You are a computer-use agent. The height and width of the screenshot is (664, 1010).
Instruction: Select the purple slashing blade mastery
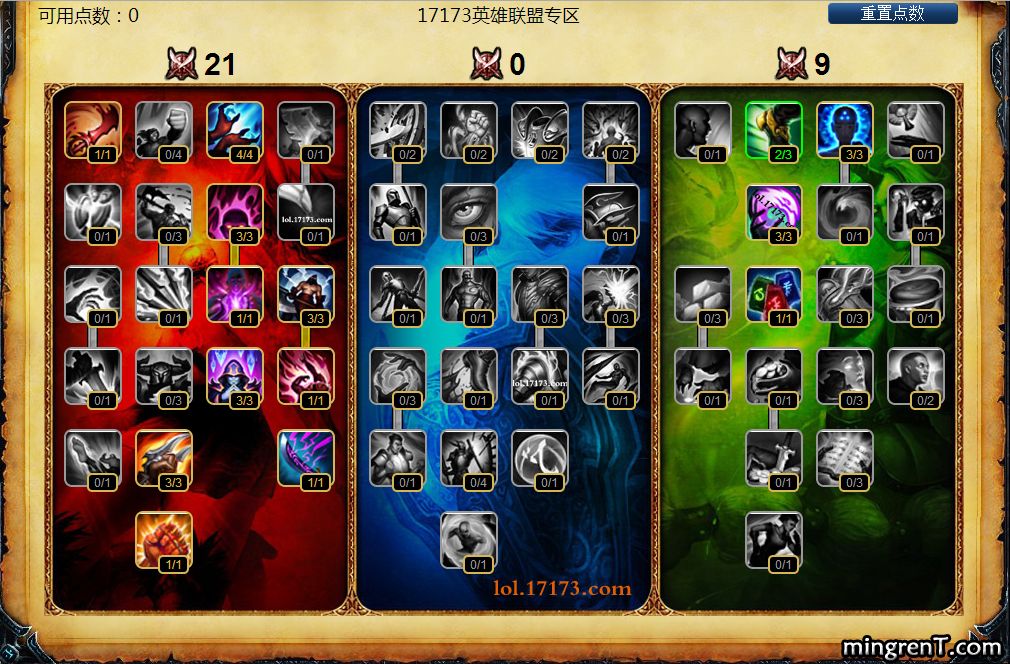306,458
